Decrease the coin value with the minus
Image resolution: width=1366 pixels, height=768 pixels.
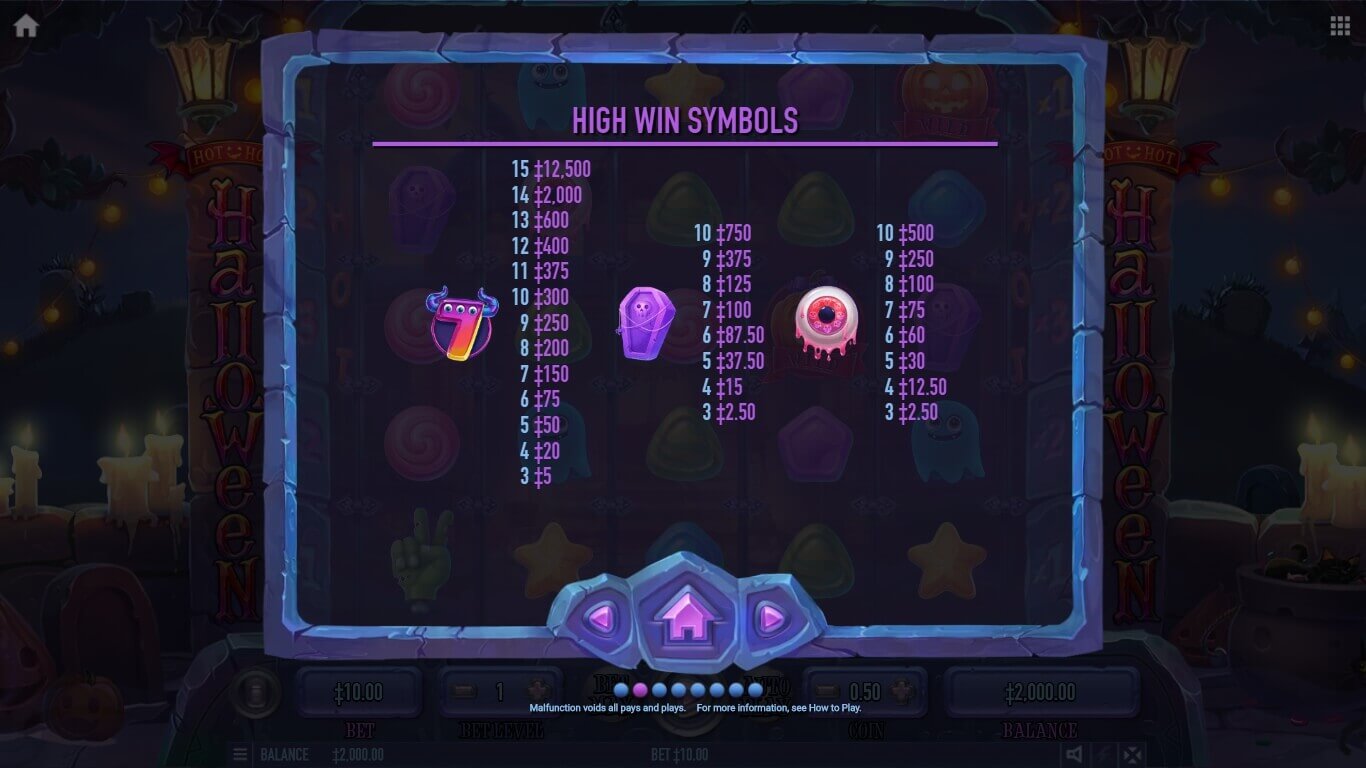tap(827, 691)
